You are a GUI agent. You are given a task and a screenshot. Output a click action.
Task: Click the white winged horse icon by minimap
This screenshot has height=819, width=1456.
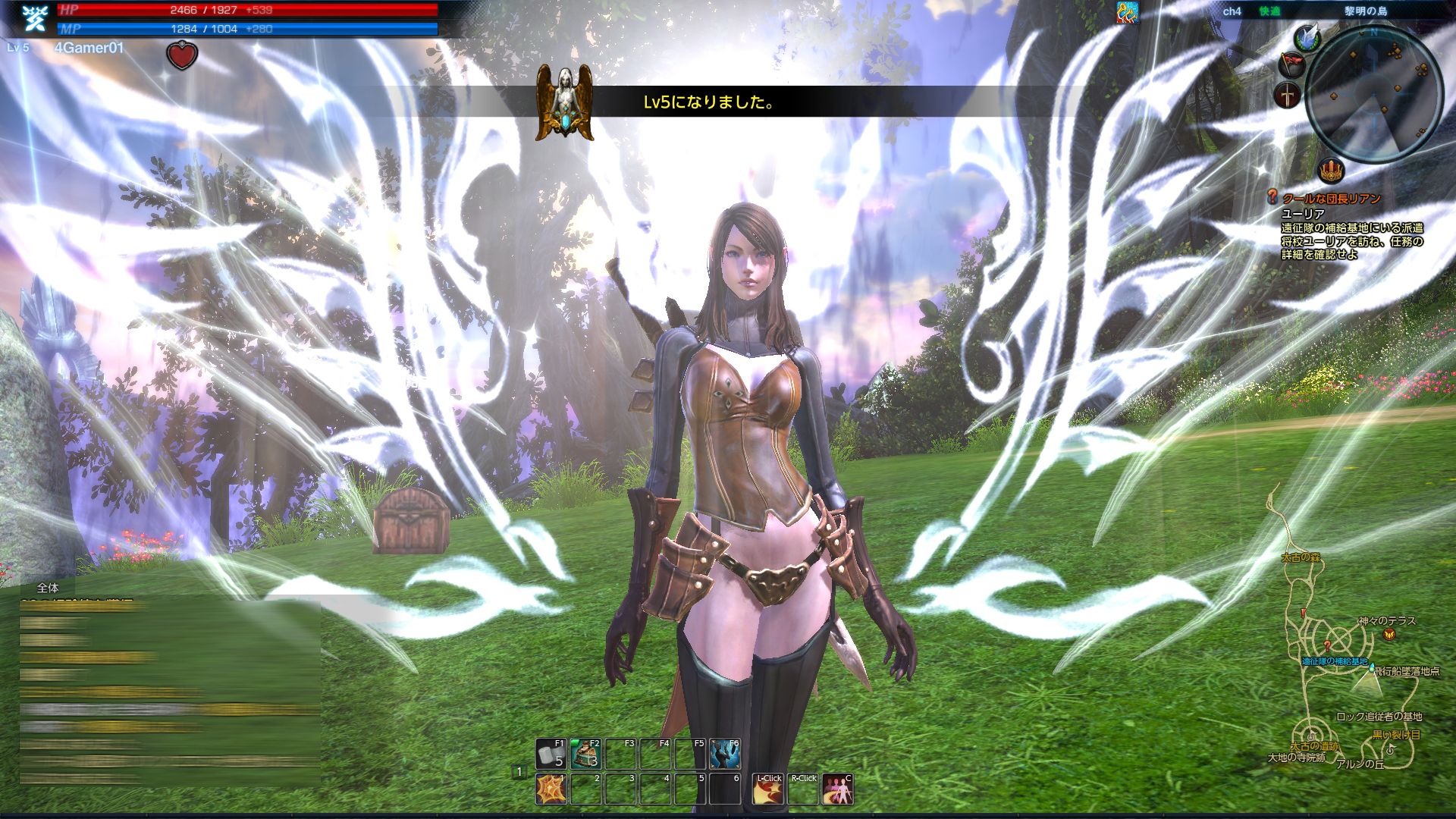1307,36
